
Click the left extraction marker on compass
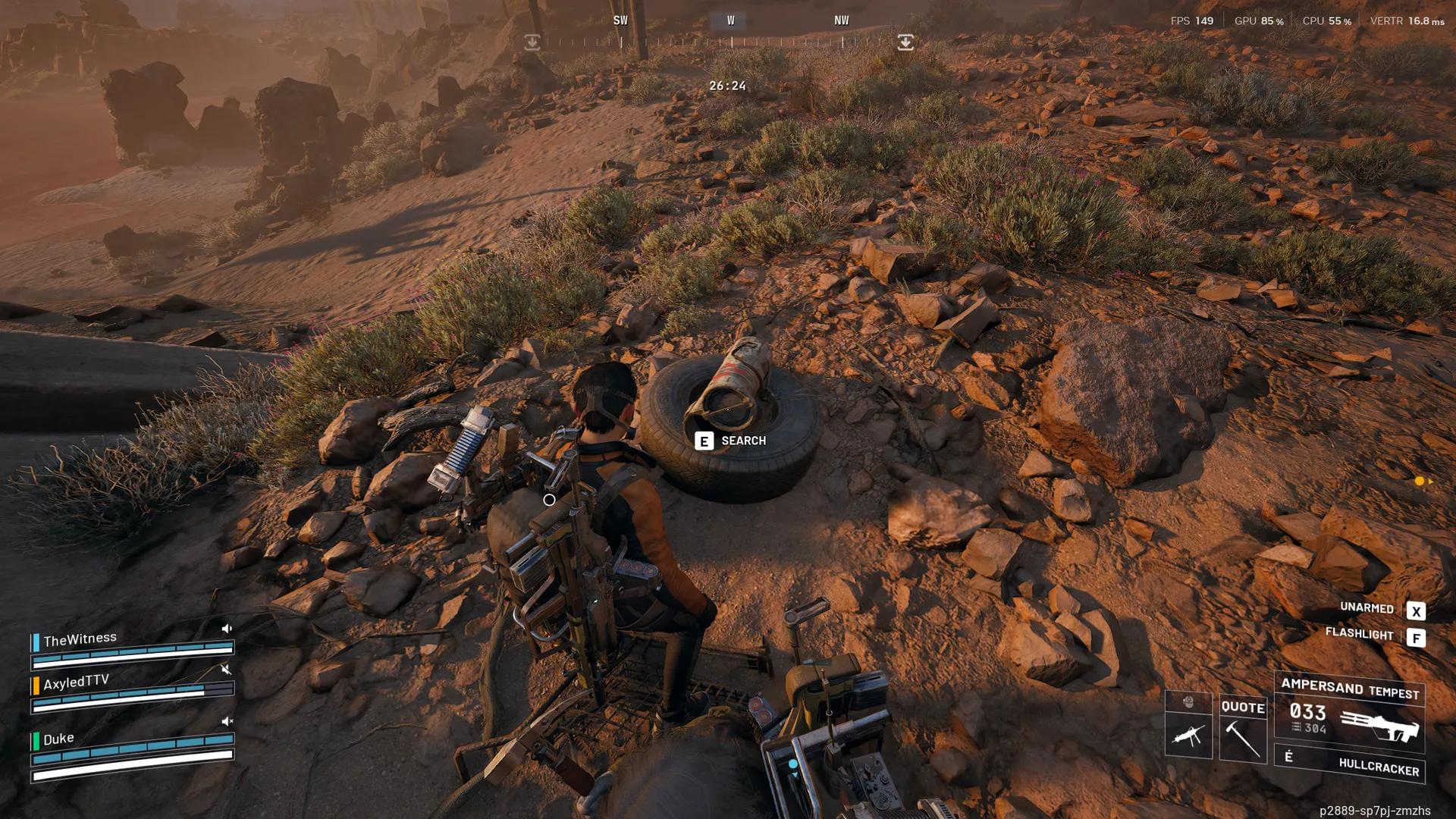pos(532,42)
